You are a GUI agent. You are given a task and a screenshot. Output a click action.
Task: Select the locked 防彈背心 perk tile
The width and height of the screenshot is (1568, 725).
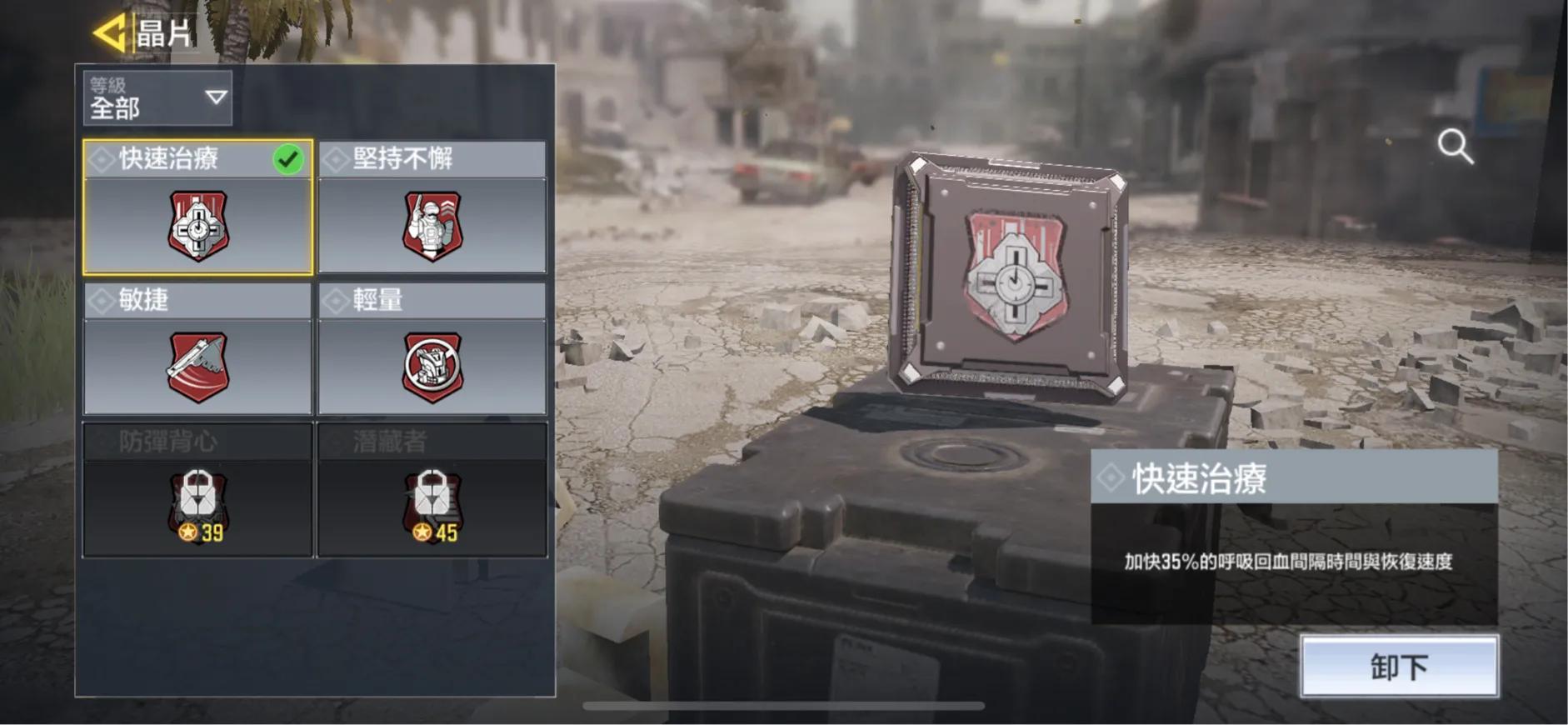click(x=198, y=490)
